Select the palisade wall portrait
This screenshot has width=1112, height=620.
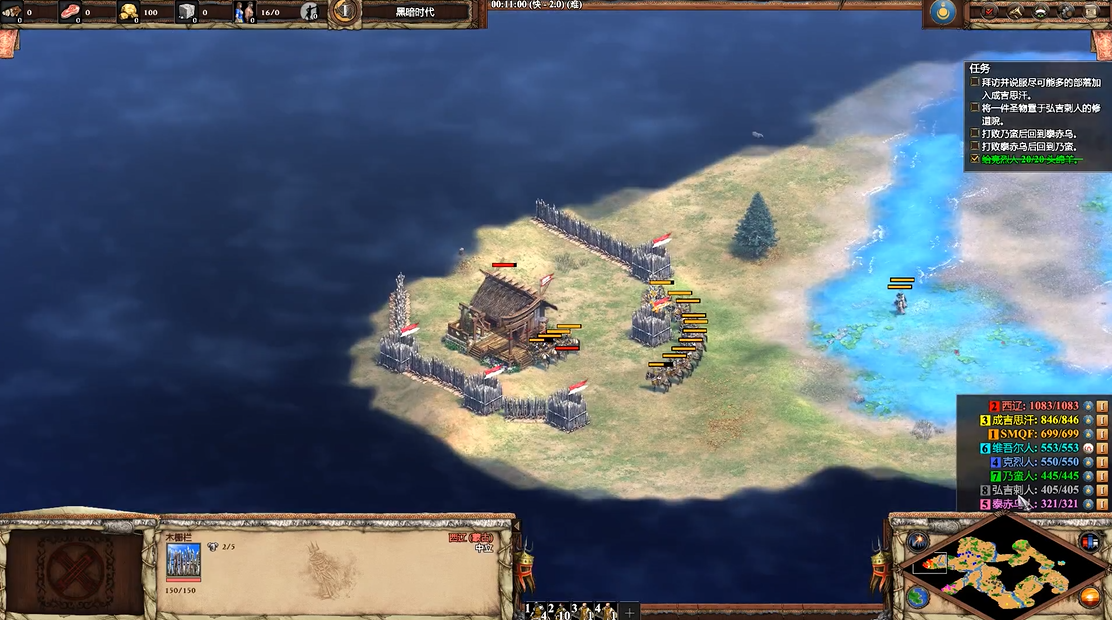point(183,560)
